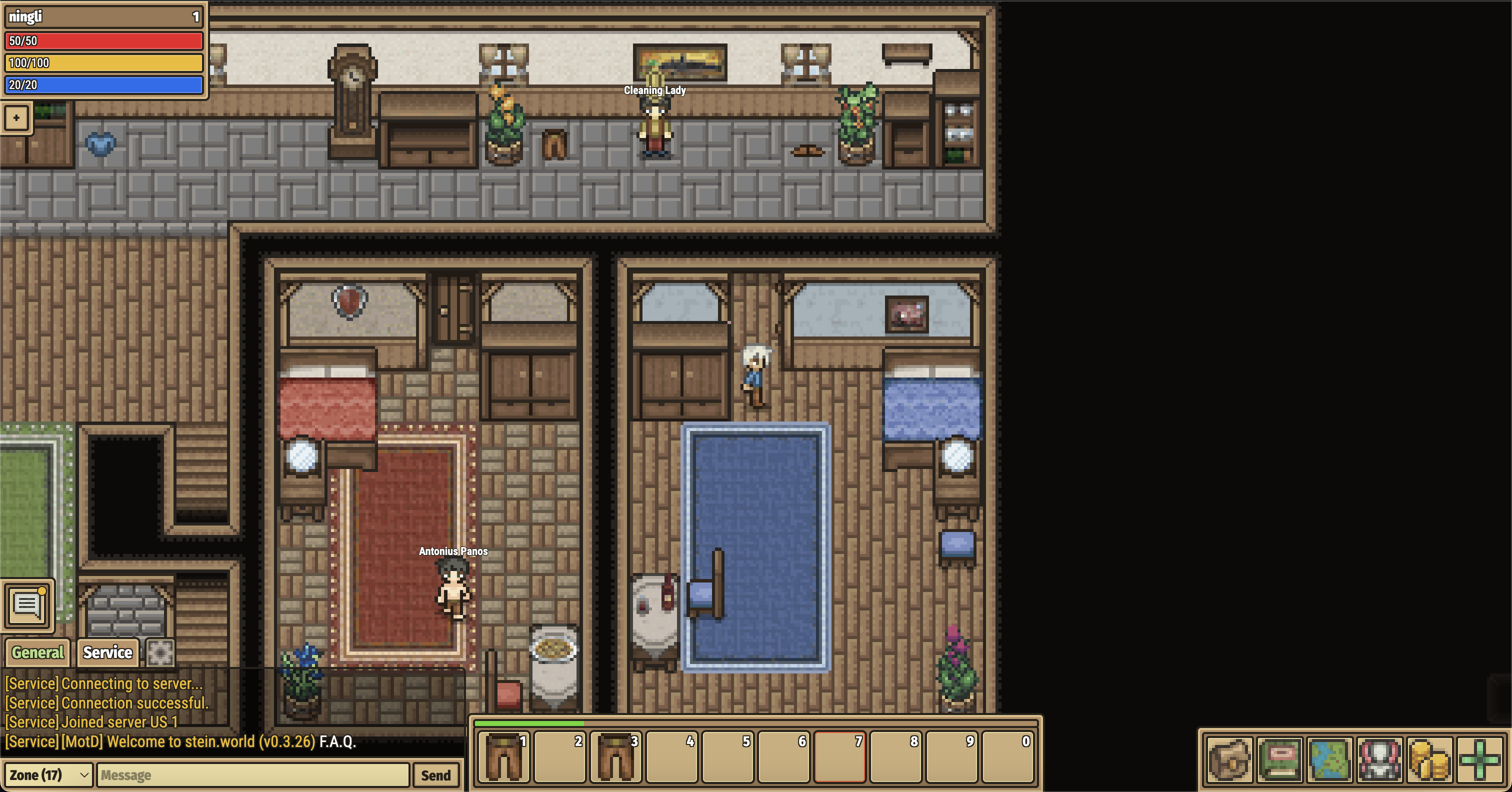Open the character armor equipment screen

point(1379,759)
